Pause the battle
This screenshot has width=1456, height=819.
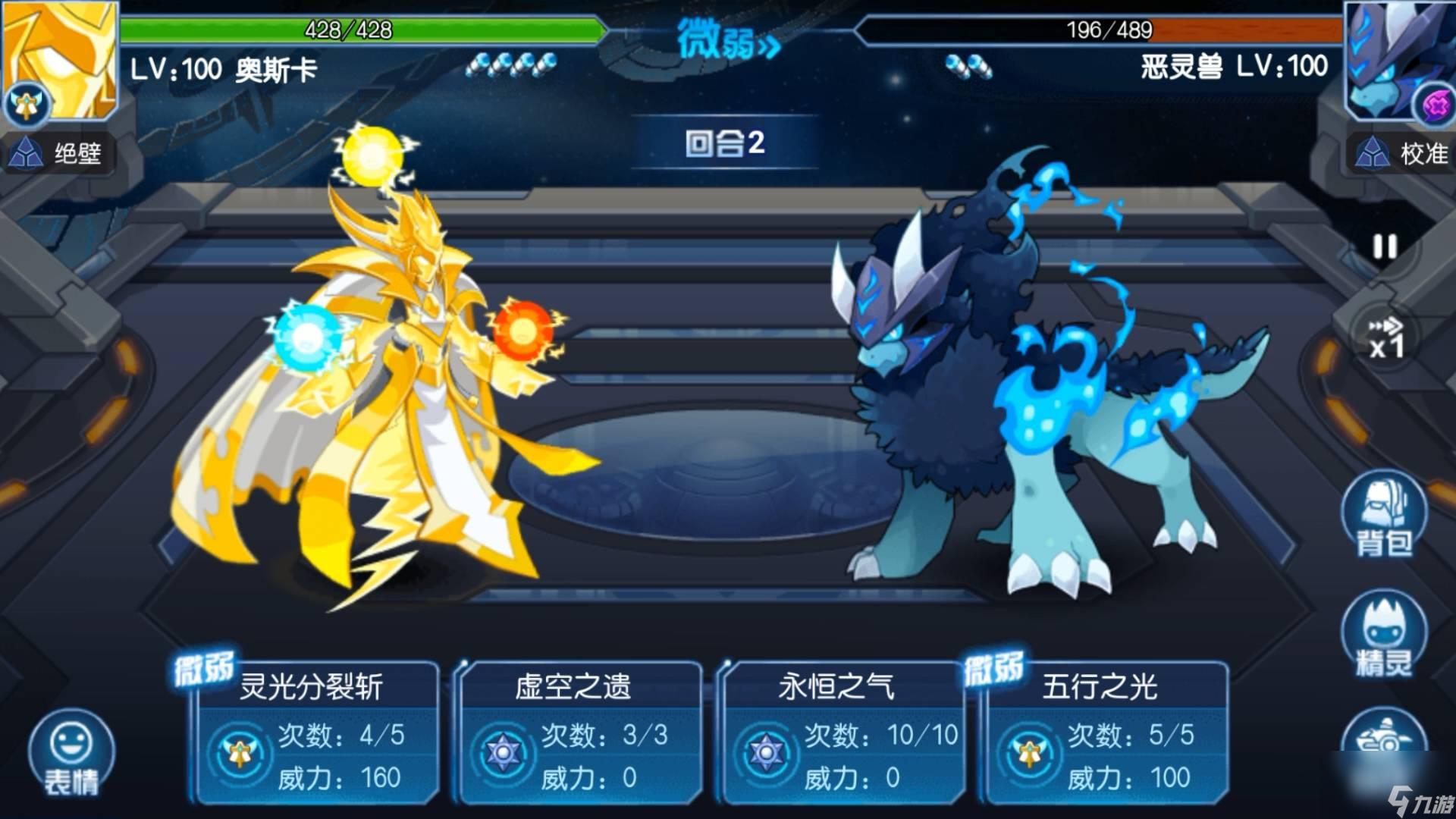click(1385, 246)
